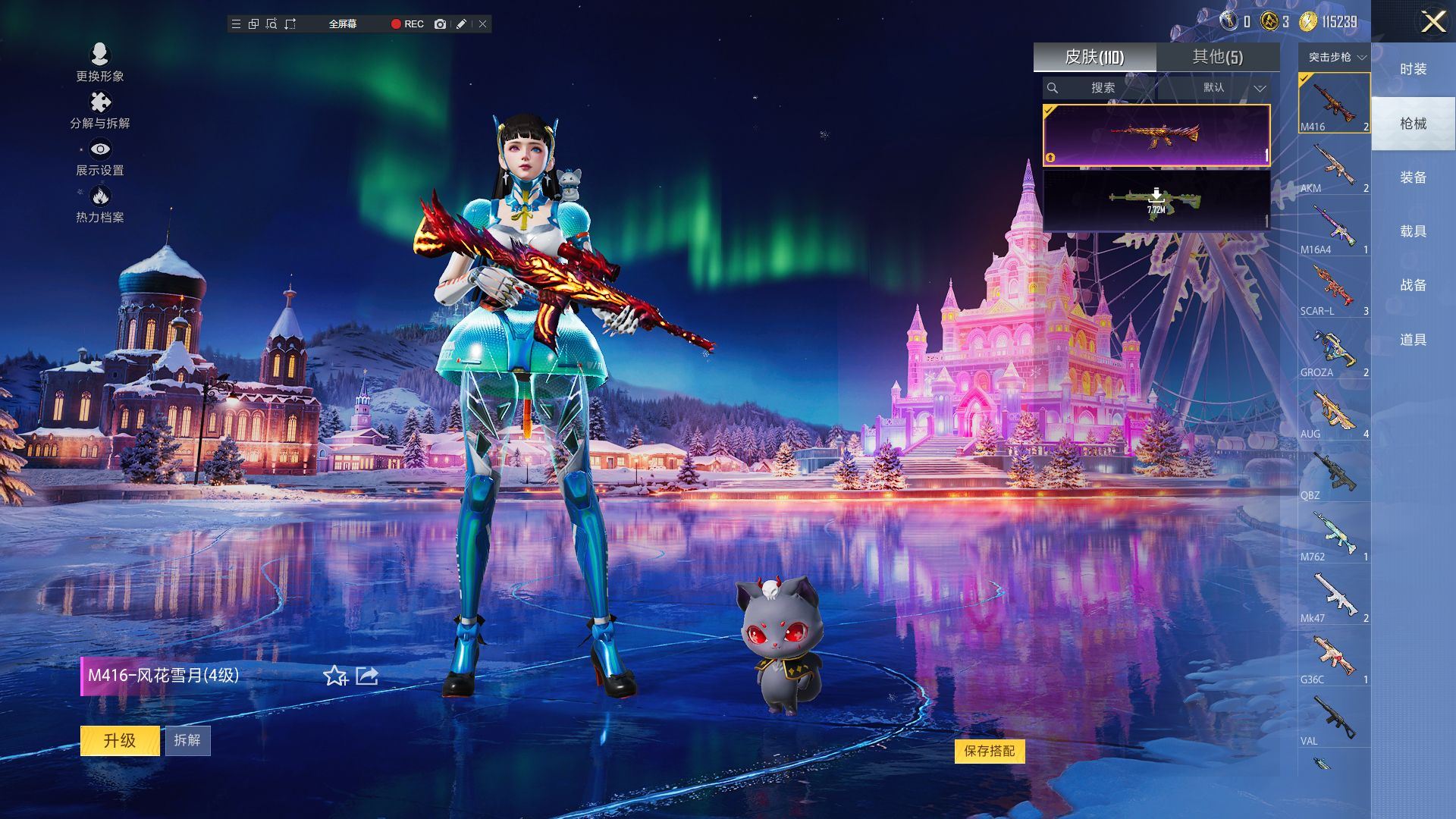This screenshot has height=819, width=1456.
Task: Pick the GROZA weapon entry
Action: (1334, 350)
